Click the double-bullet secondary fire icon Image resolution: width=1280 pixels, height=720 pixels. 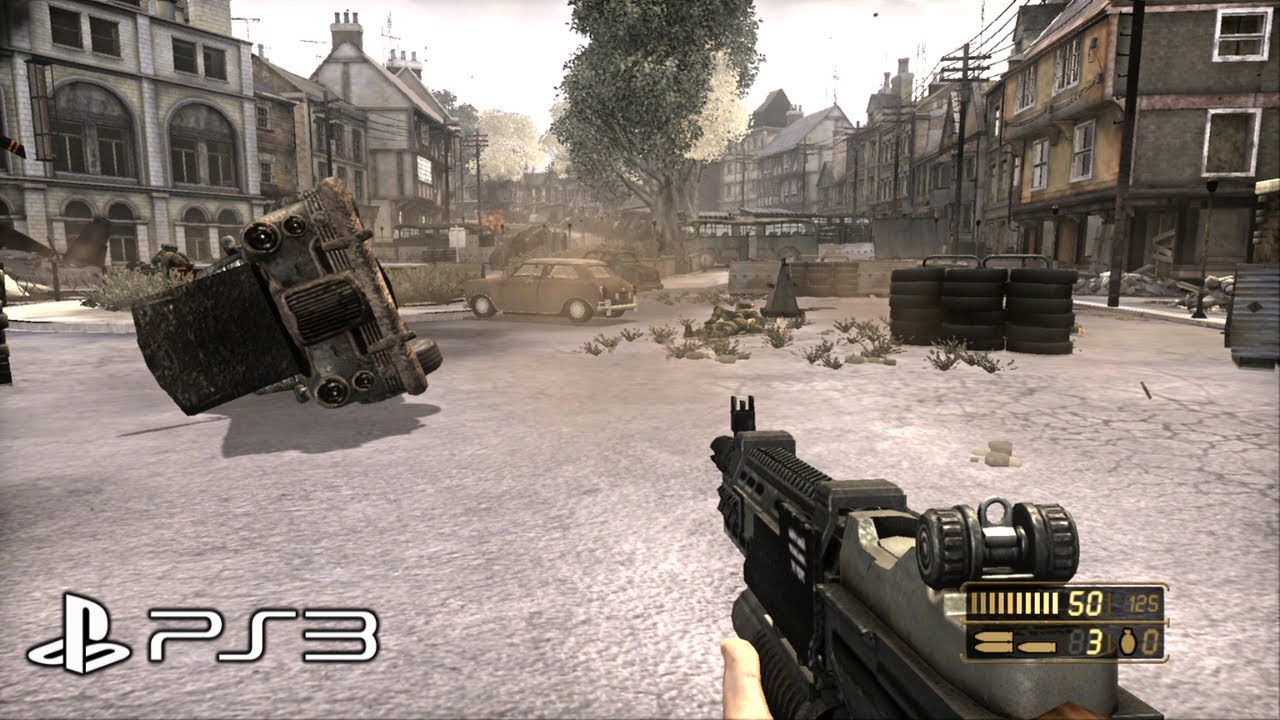[991, 640]
